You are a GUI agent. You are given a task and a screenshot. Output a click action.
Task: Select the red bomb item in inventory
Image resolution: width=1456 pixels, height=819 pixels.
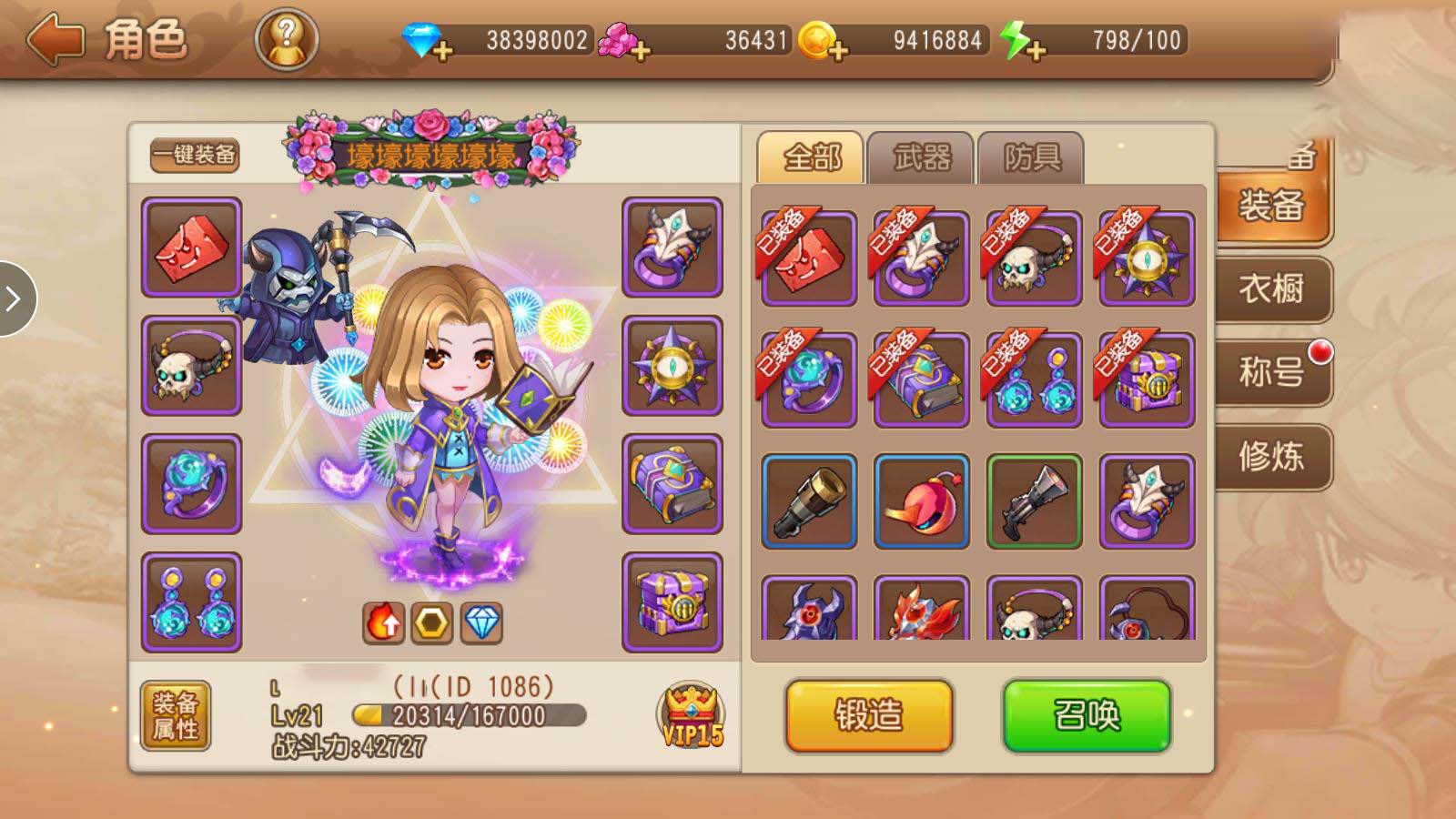pyautogui.click(x=921, y=501)
